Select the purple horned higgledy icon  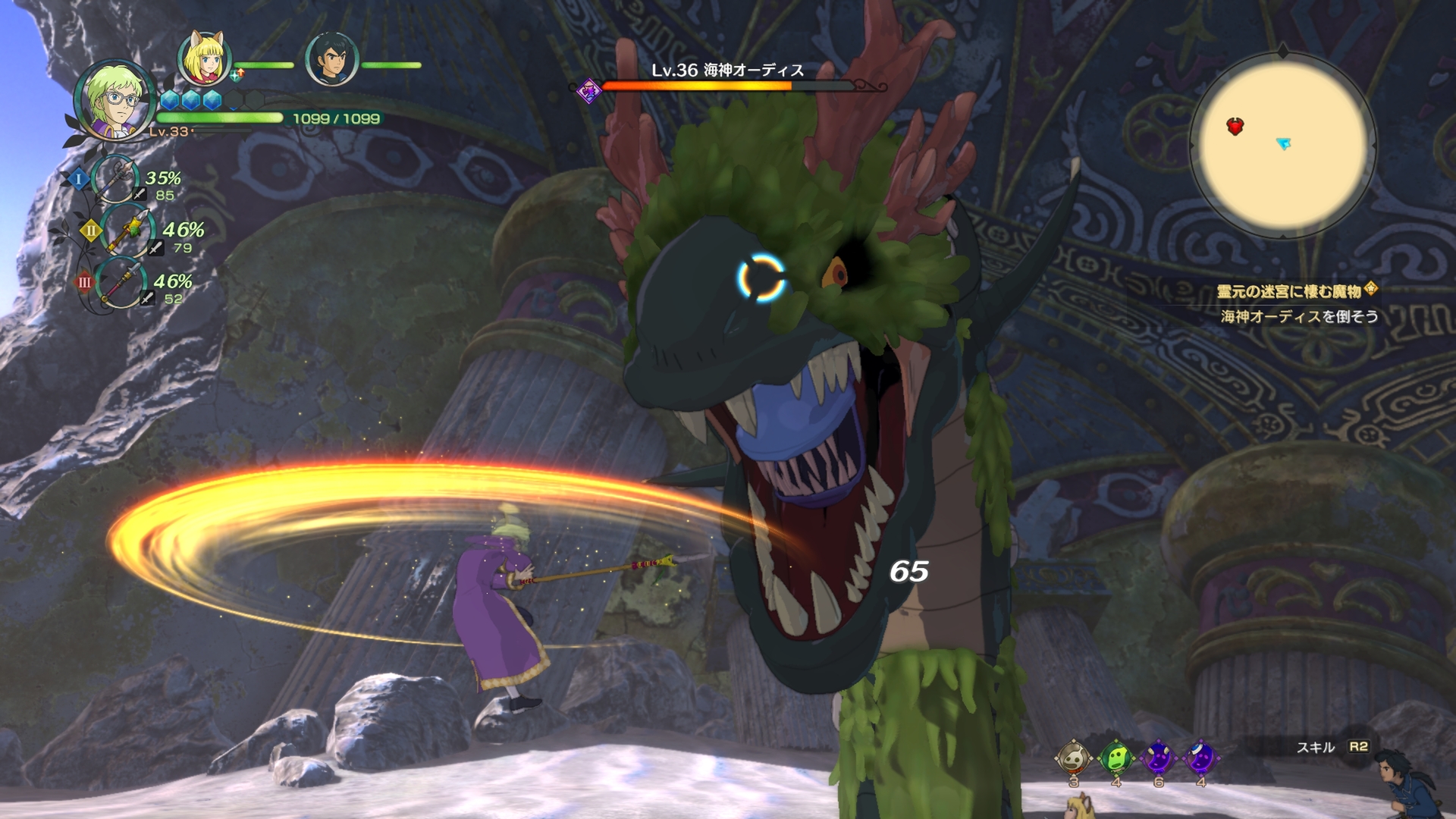[1158, 758]
